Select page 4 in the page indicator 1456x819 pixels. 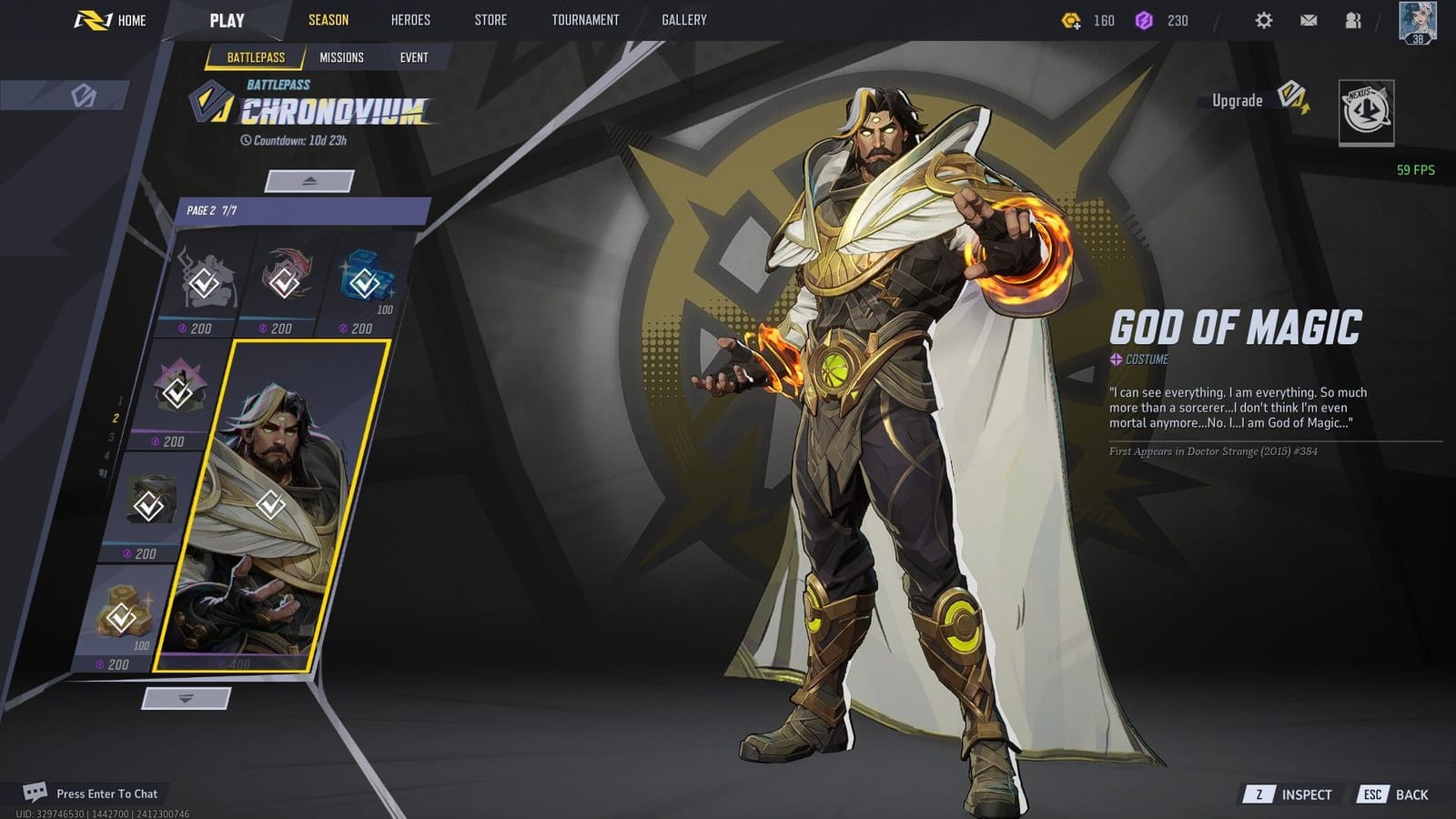(107, 453)
